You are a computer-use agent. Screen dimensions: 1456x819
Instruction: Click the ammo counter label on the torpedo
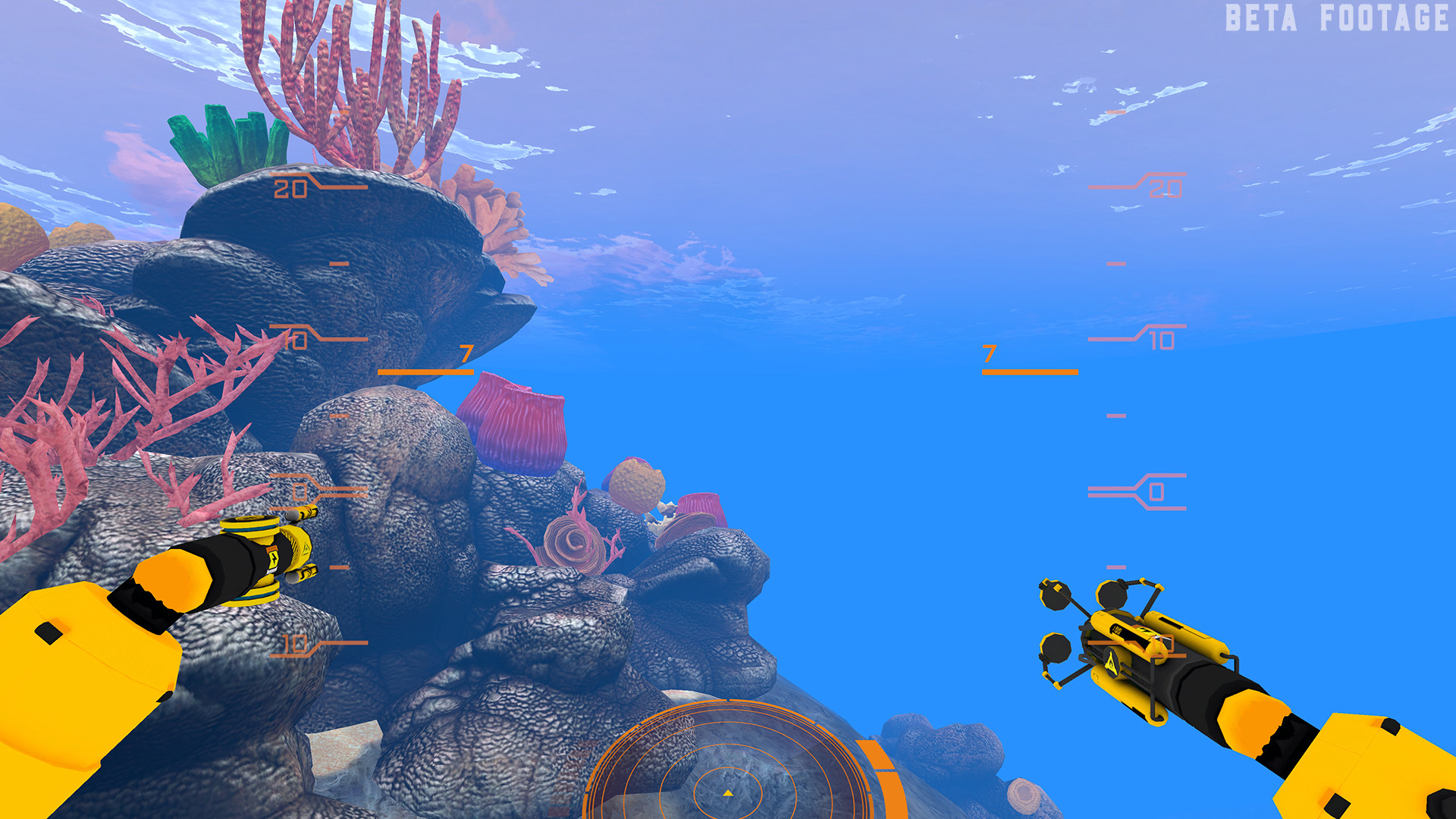[x=1118, y=630]
